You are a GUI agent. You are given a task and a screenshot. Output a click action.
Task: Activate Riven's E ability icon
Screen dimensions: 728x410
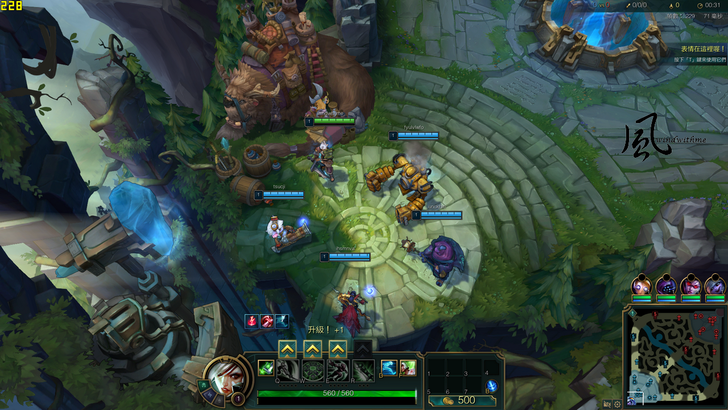(338, 370)
